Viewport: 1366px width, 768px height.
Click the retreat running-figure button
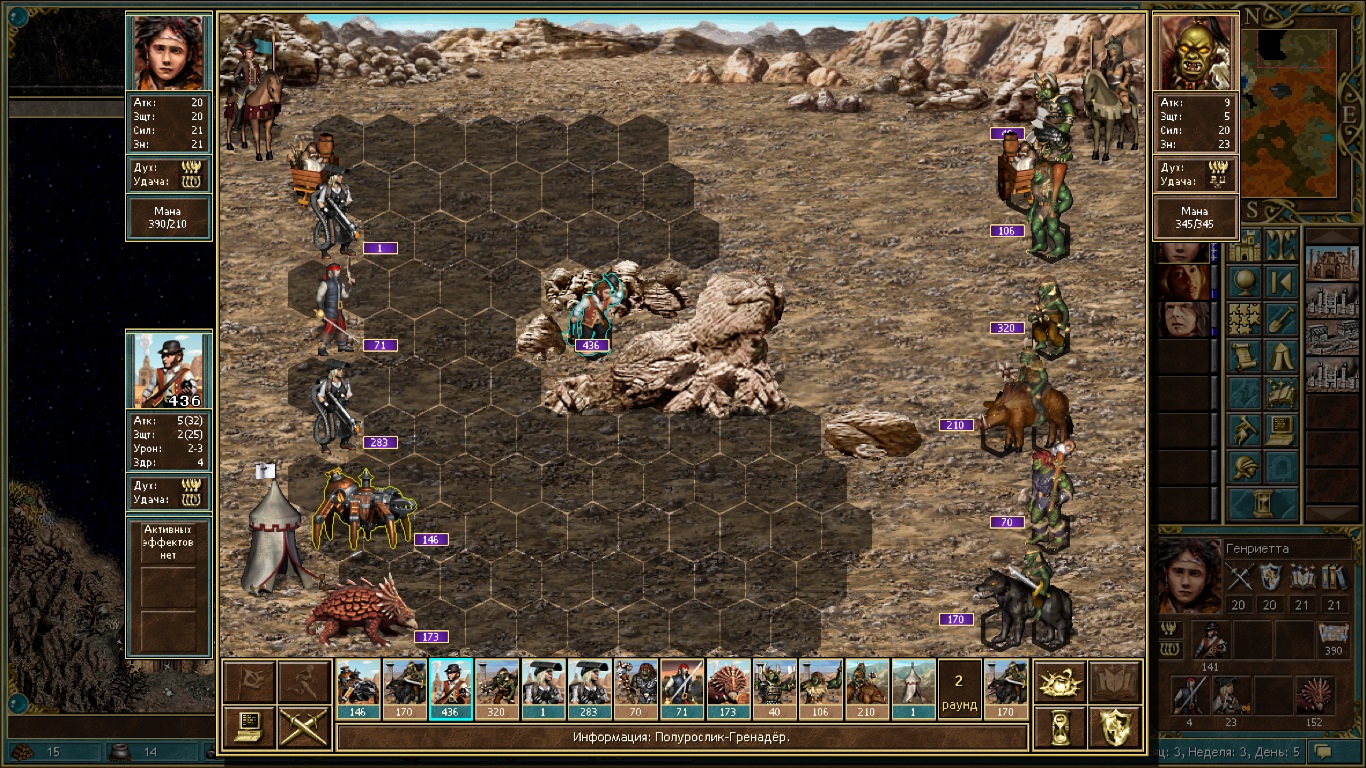(303, 682)
